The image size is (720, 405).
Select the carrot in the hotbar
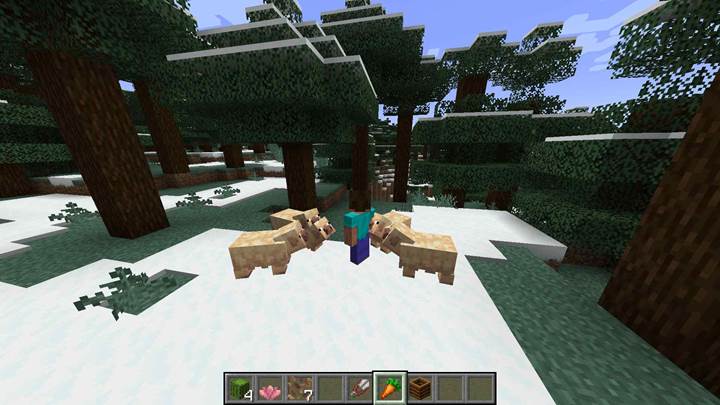point(388,388)
